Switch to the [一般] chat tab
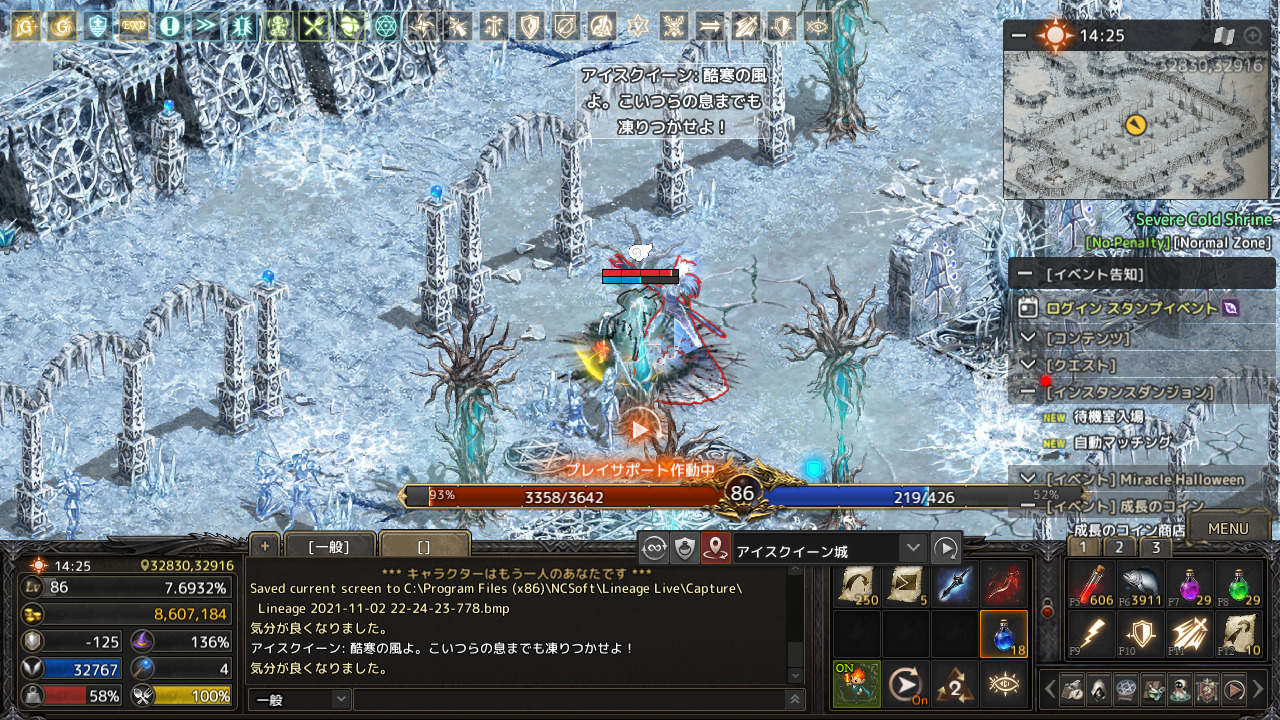The image size is (1280, 720). pos(329,547)
